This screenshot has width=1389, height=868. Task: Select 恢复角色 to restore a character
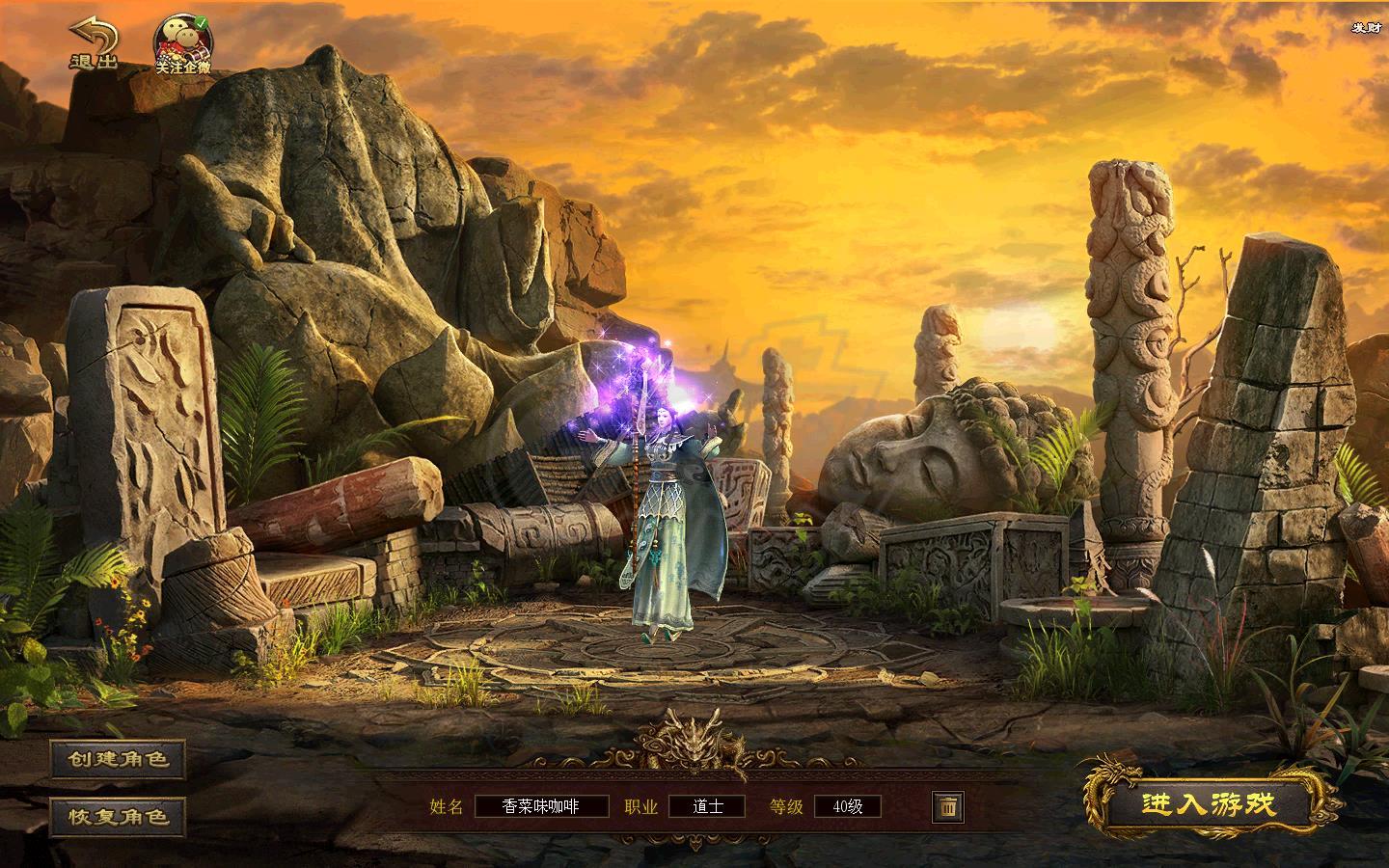(x=118, y=816)
